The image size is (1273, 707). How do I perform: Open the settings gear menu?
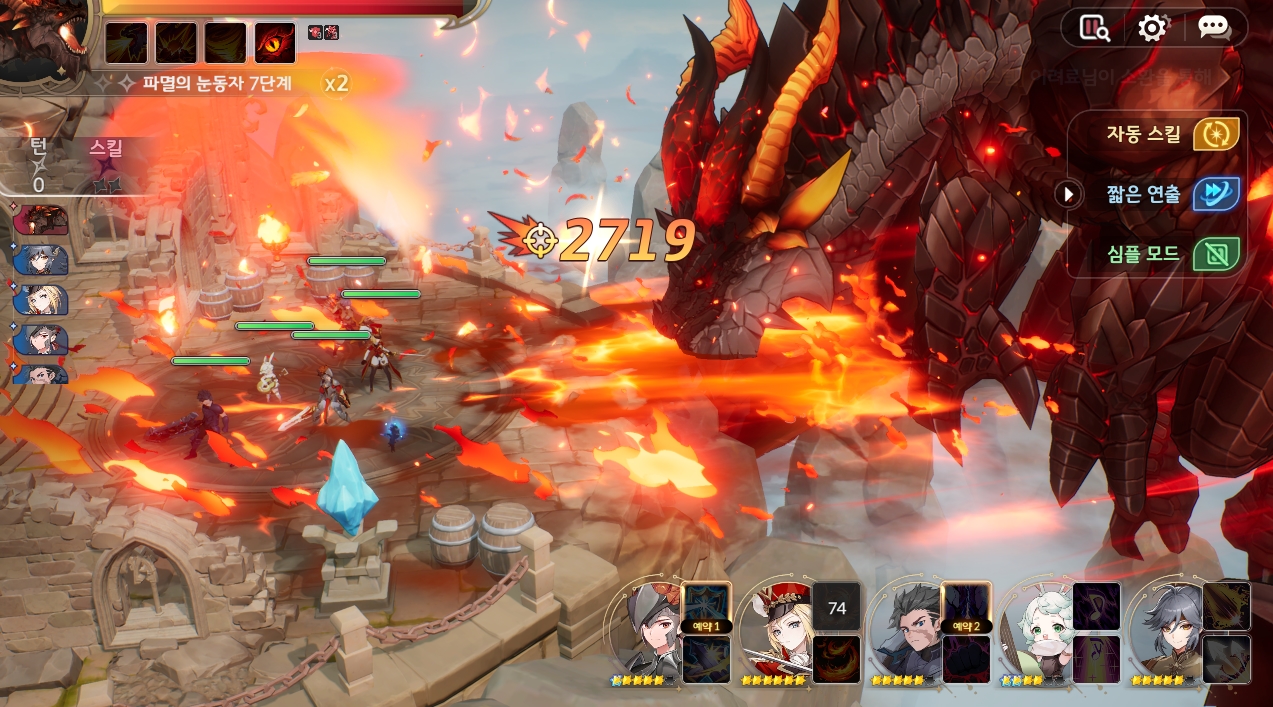click(x=1152, y=28)
